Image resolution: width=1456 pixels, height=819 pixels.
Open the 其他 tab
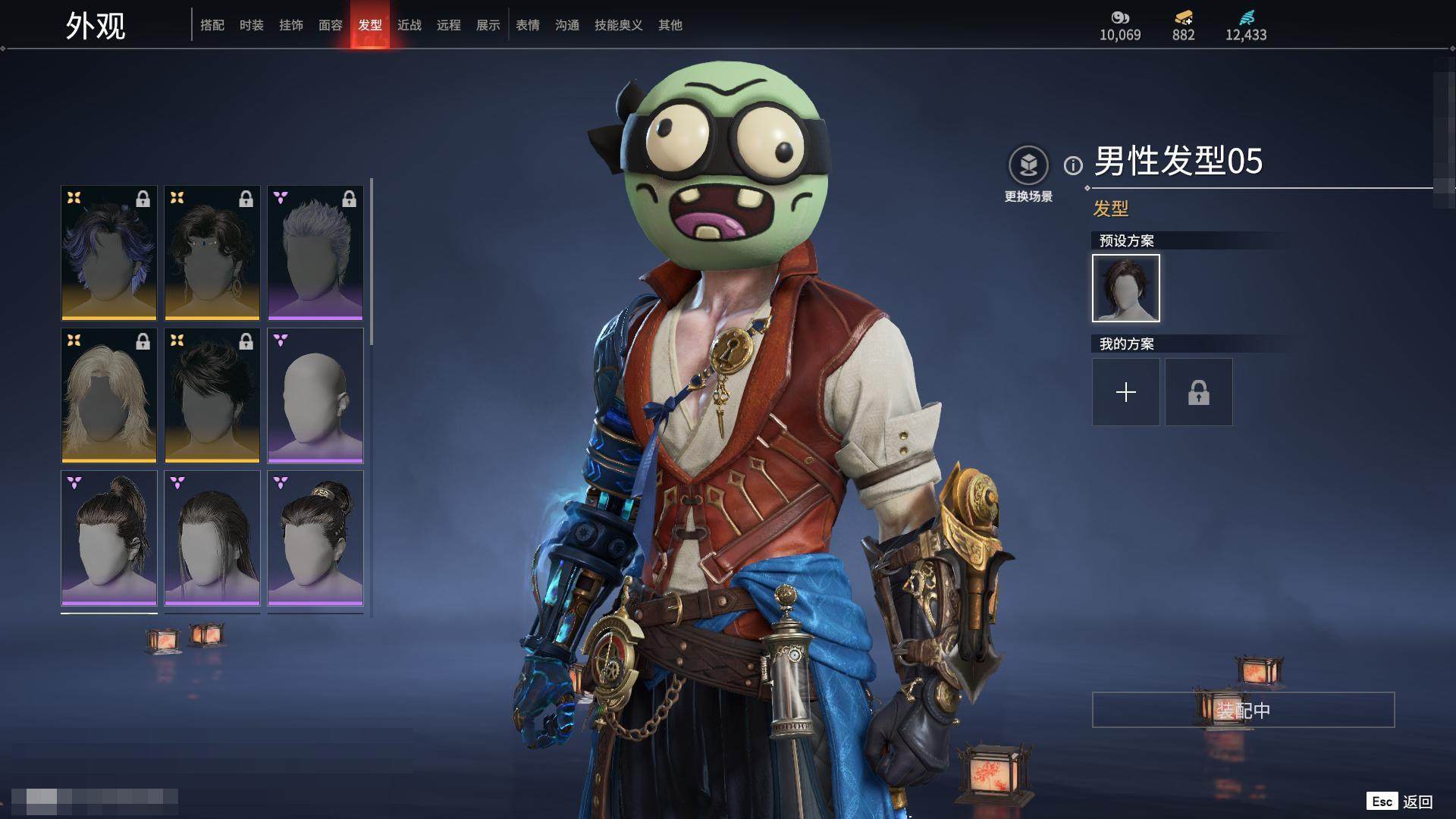click(670, 25)
